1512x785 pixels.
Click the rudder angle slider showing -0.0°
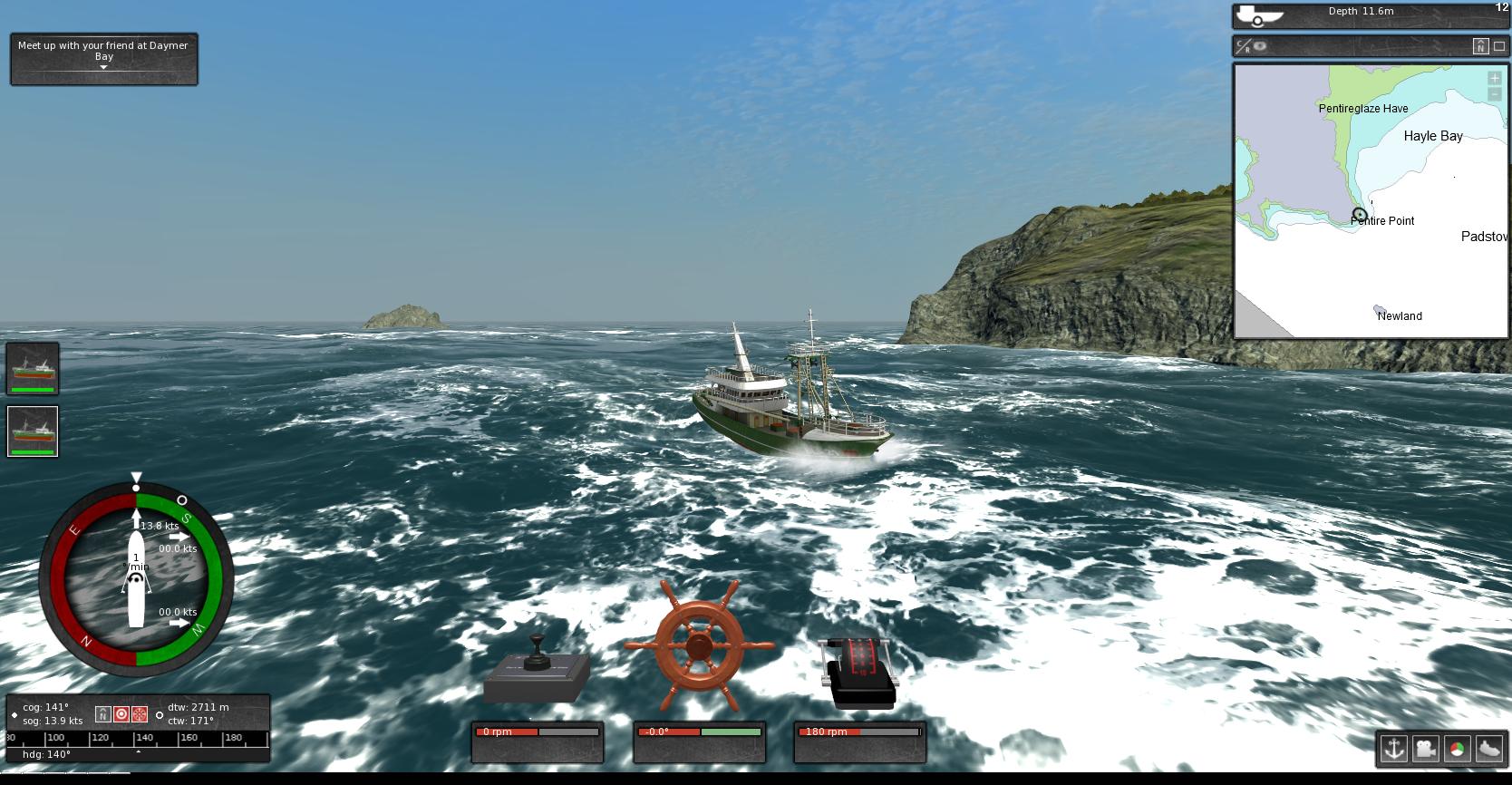699,731
